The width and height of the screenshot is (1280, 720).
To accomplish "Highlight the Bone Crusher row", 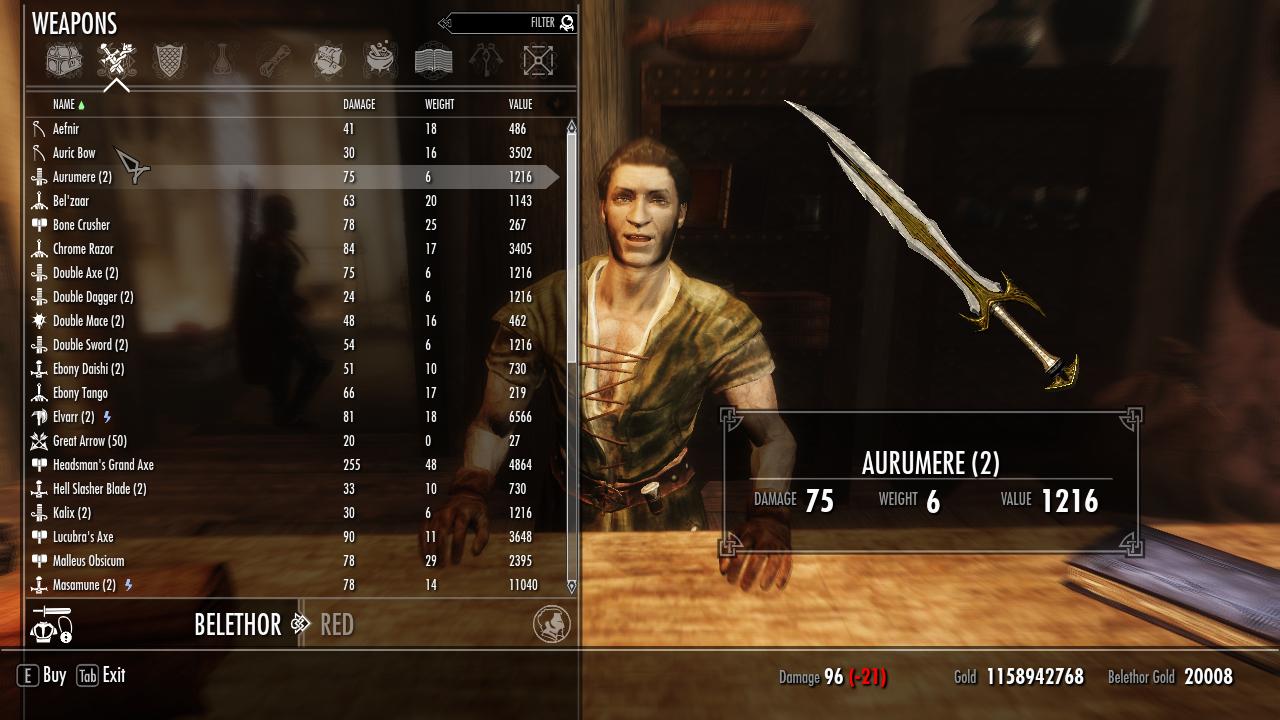I will pos(81,225).
